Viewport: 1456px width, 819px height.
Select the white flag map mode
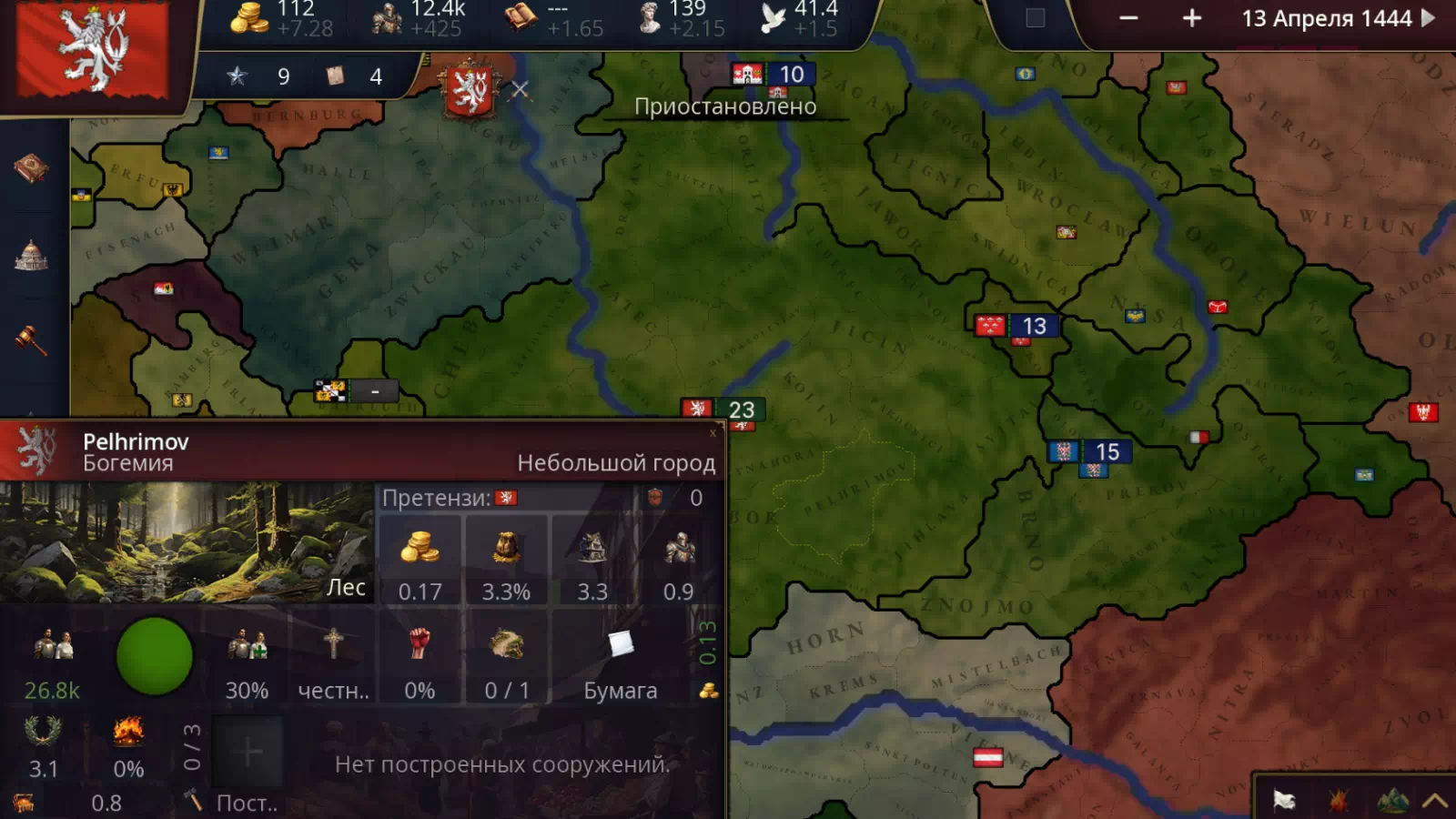tap(1284, 800)
